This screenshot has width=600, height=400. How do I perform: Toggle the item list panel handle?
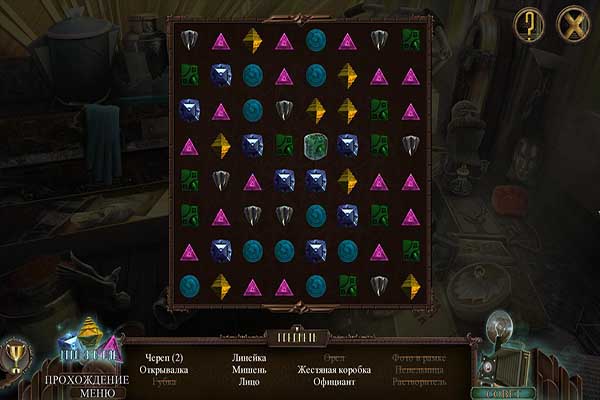tap(297, 335)
